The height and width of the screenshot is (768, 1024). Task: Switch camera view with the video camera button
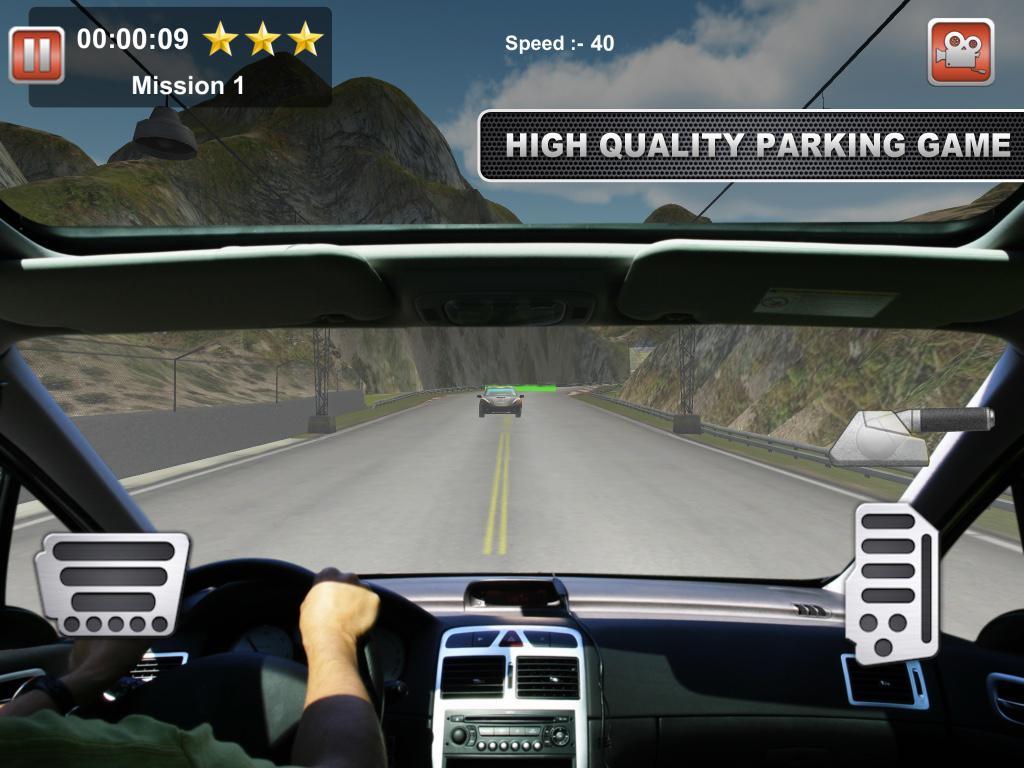coord(960,51)
